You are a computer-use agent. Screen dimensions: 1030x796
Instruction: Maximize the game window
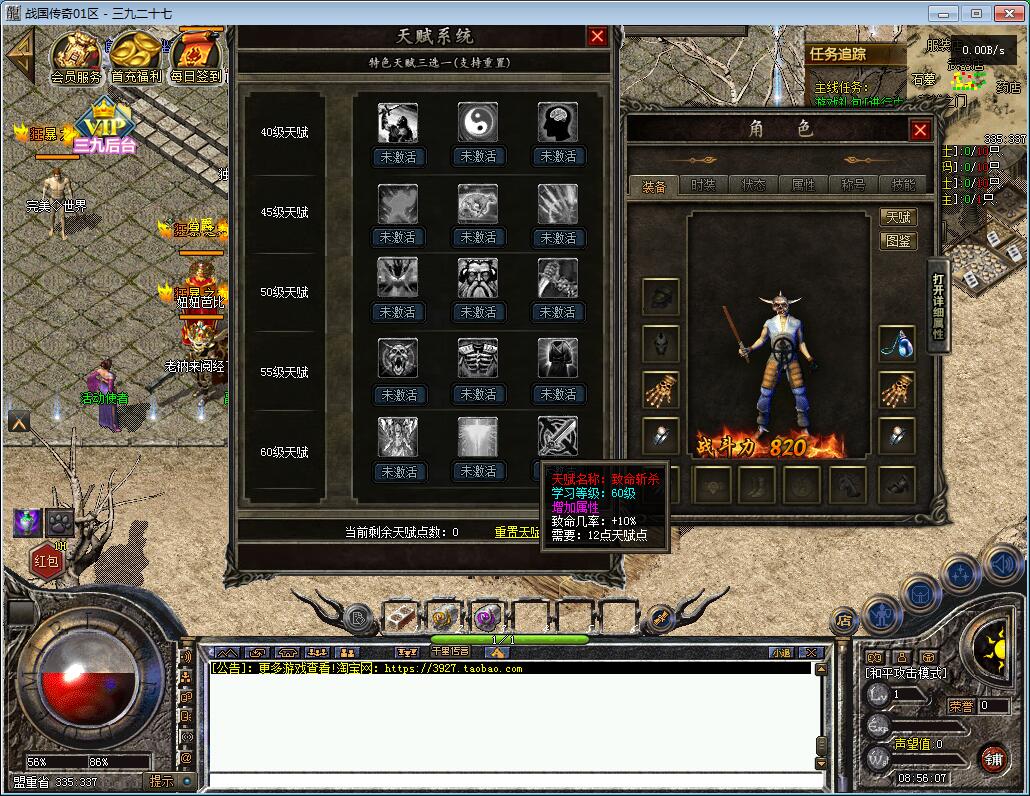pyautogui.click(x=976, y=13)
